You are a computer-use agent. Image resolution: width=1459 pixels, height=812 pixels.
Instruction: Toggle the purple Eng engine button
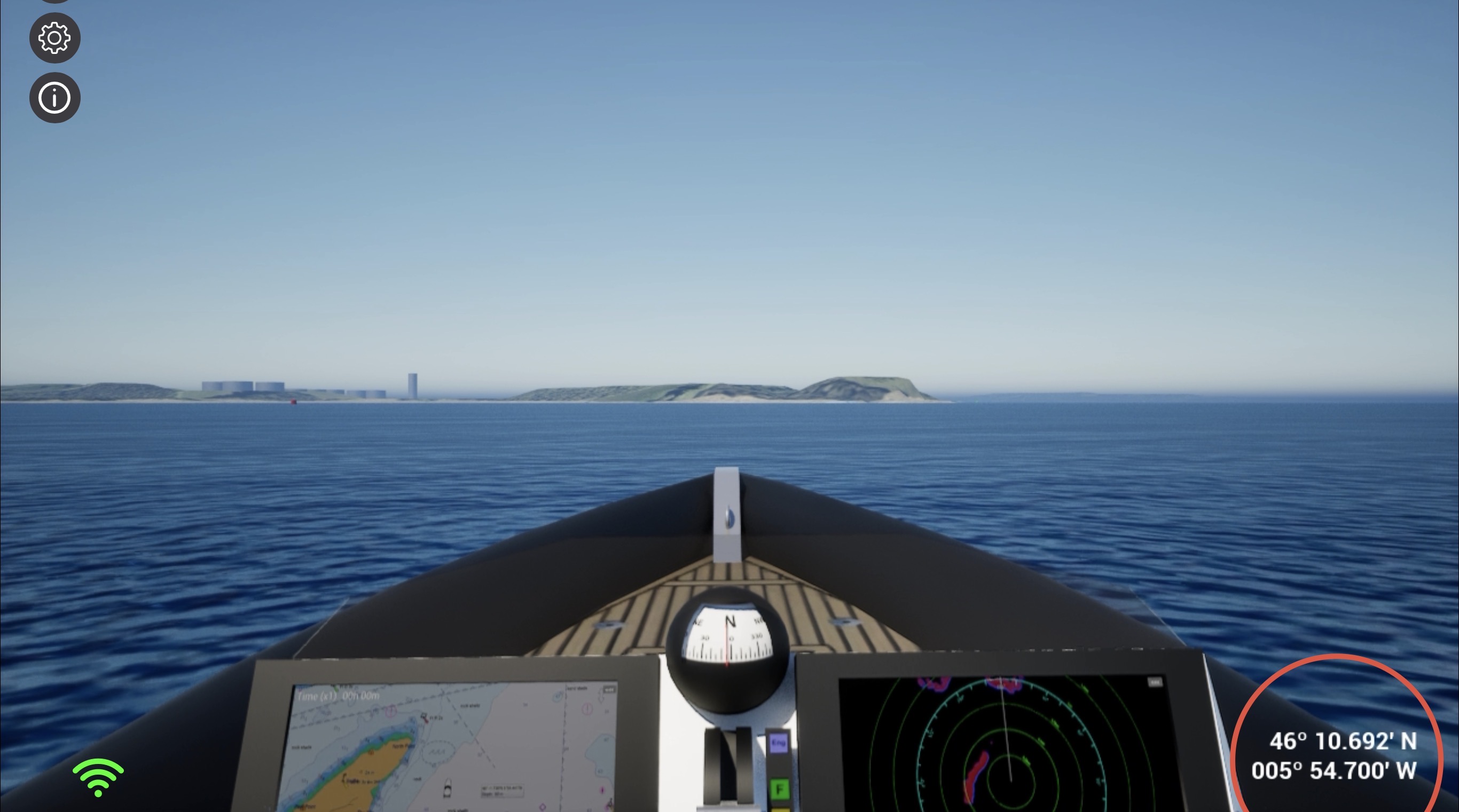(778, 743)
